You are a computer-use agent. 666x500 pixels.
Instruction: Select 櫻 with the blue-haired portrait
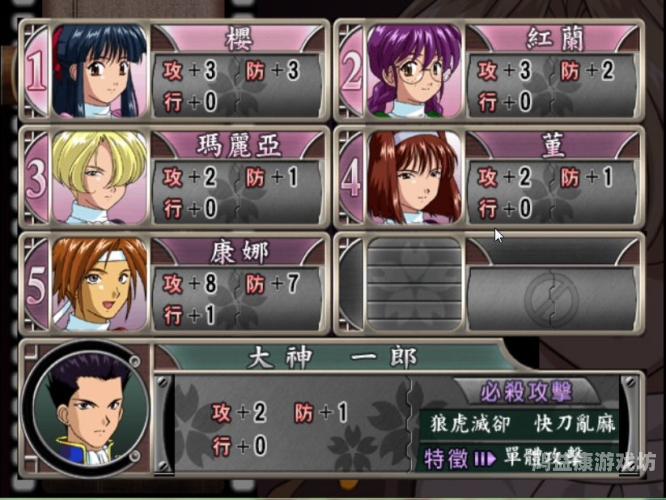98,70
